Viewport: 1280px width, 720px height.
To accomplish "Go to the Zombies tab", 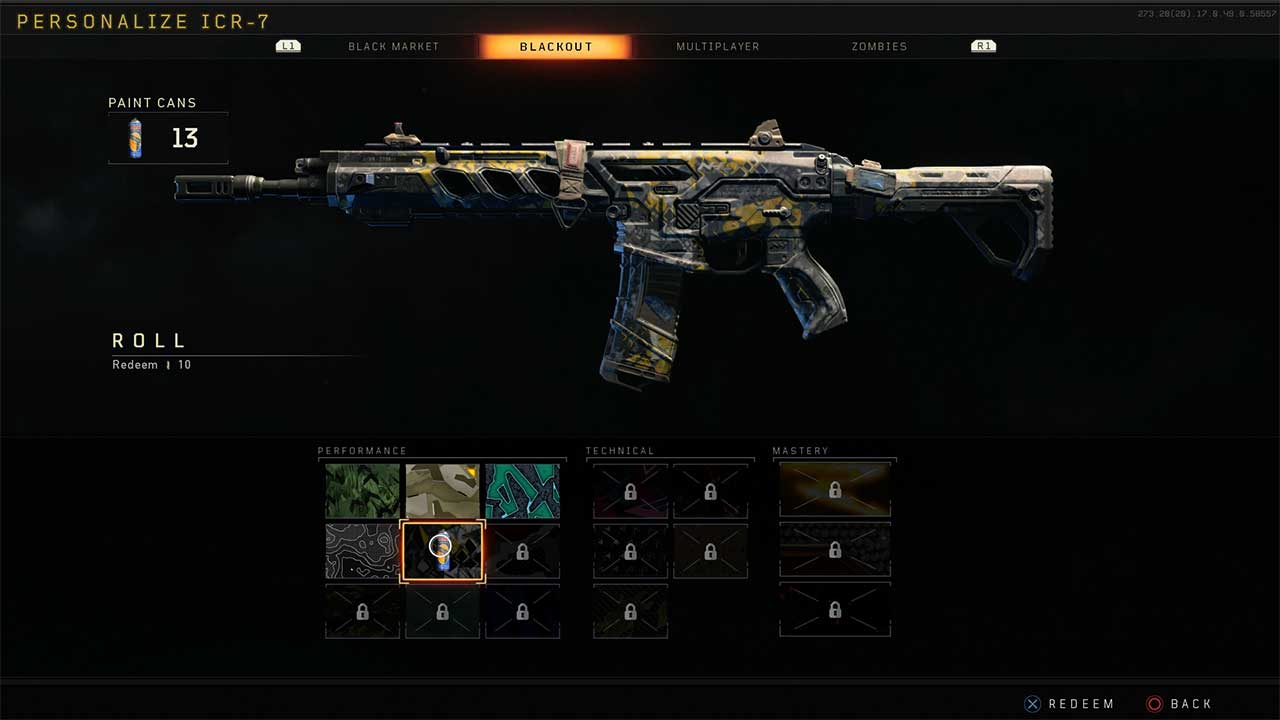I will pyautogui.click(x=879, y=47).
